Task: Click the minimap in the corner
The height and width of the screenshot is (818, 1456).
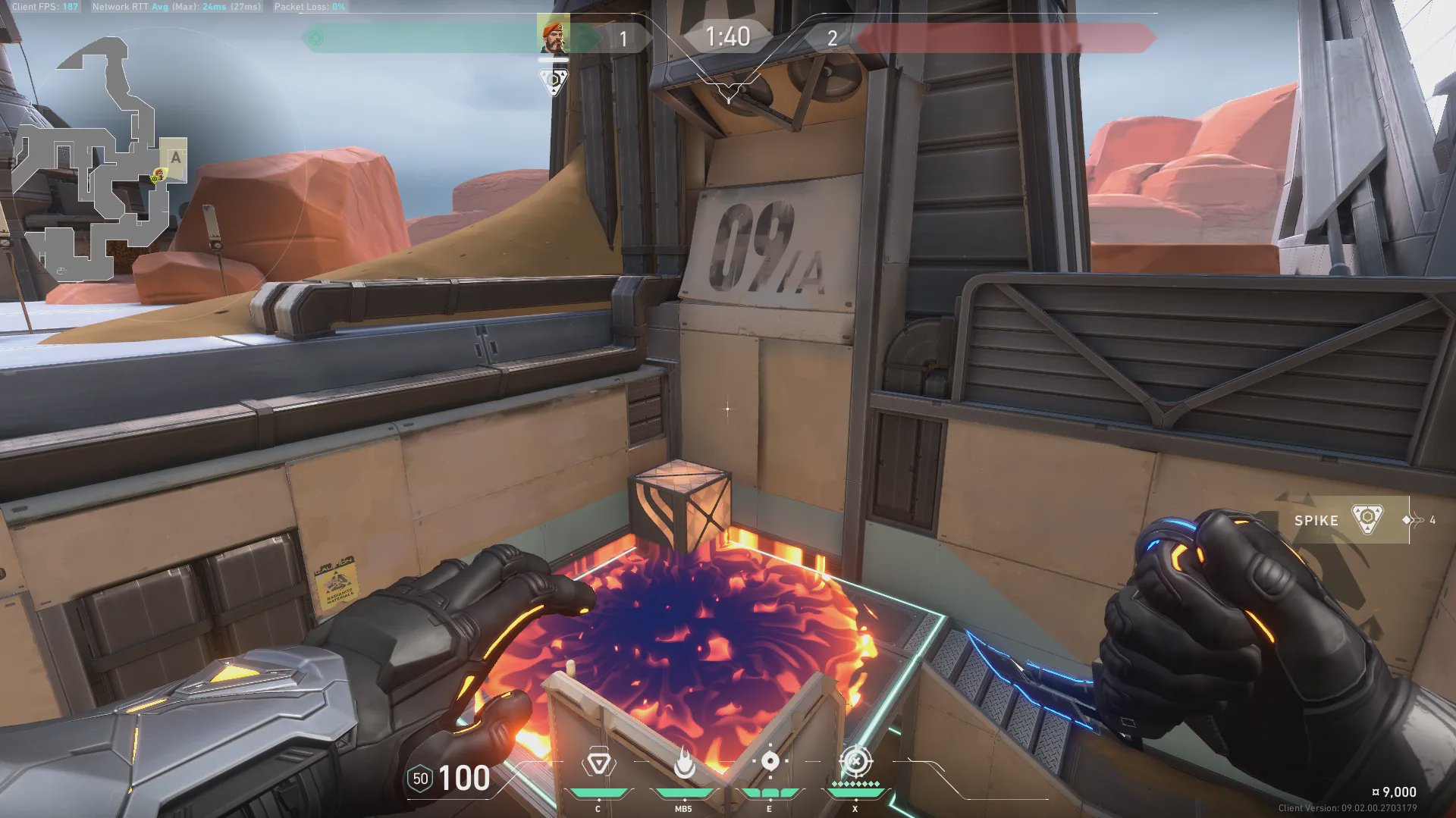Action: (x=99, y=159)
